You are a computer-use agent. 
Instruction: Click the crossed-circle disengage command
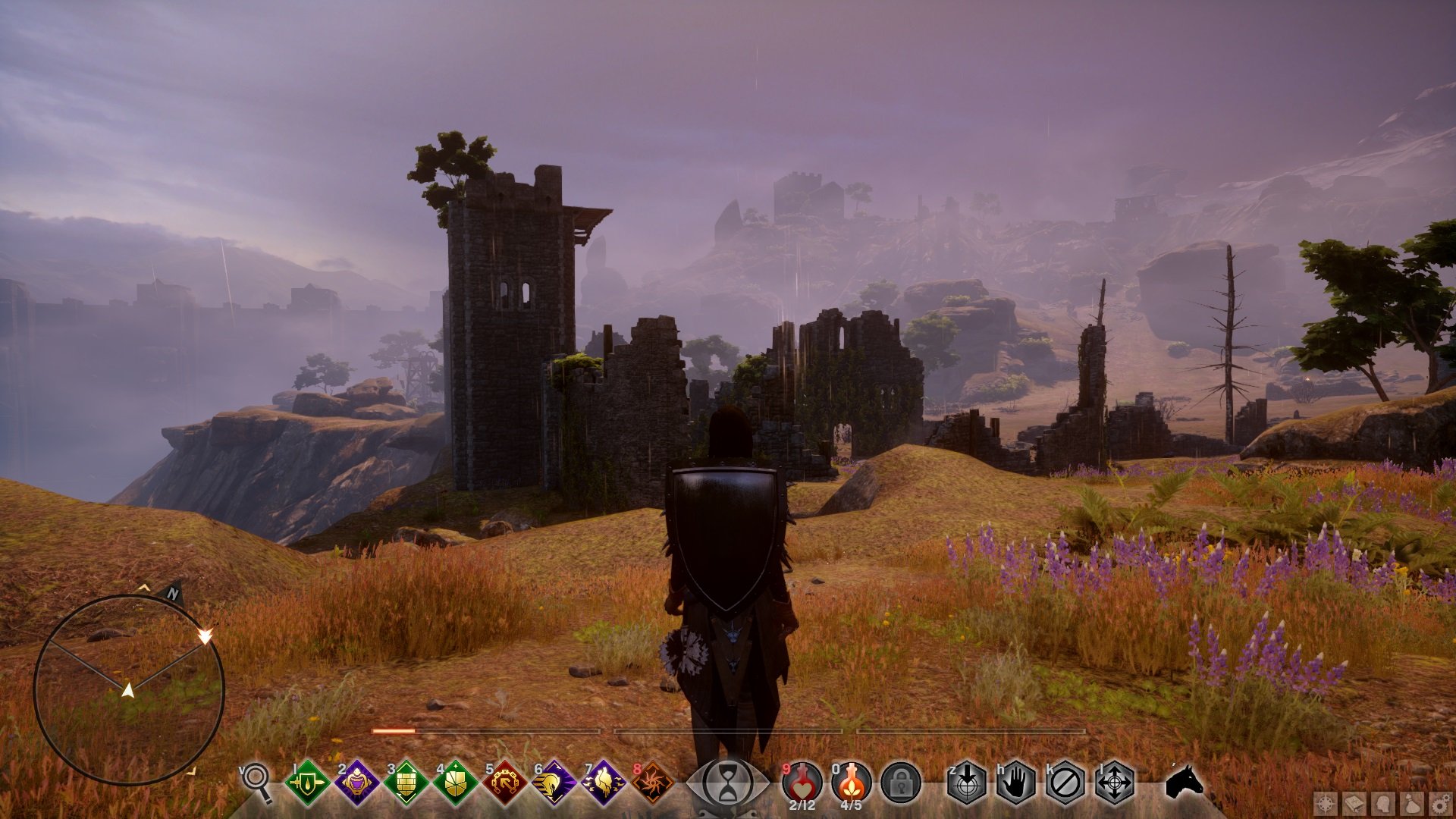(1065, 782)
